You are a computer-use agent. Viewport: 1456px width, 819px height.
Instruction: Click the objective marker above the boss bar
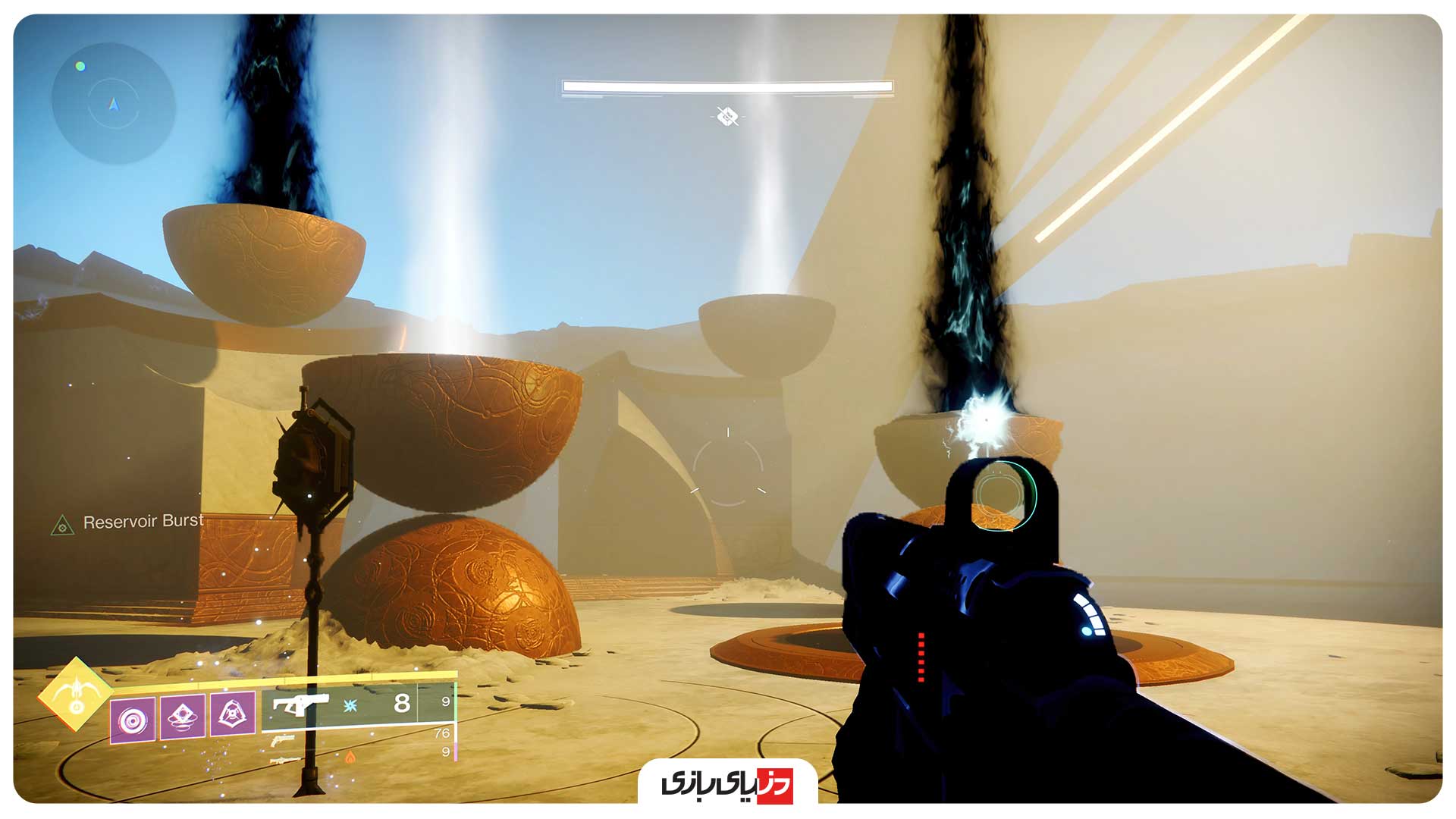726,117
